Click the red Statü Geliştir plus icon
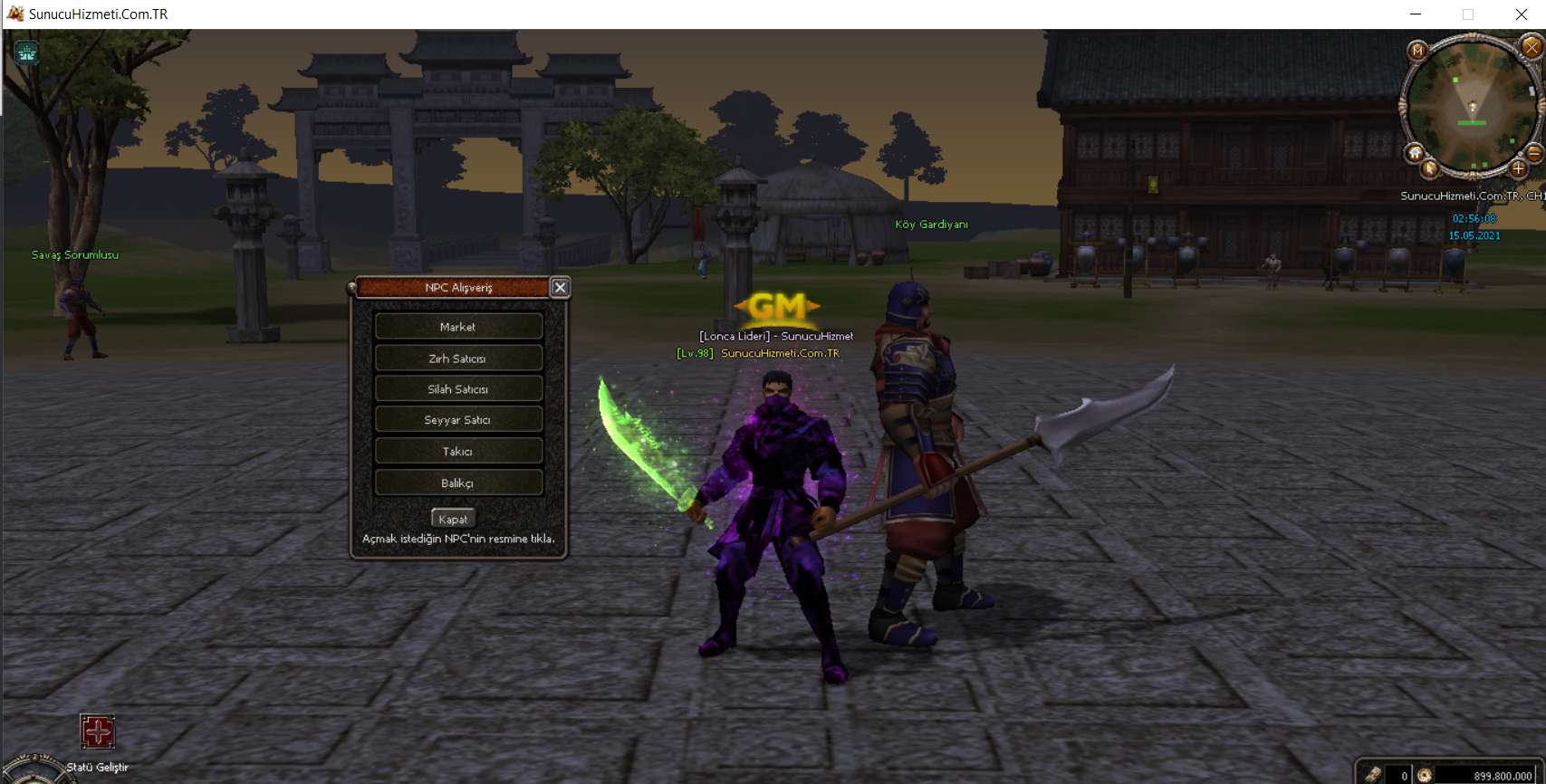This screenshot has width=1546, height=784. tap(98, 731)
